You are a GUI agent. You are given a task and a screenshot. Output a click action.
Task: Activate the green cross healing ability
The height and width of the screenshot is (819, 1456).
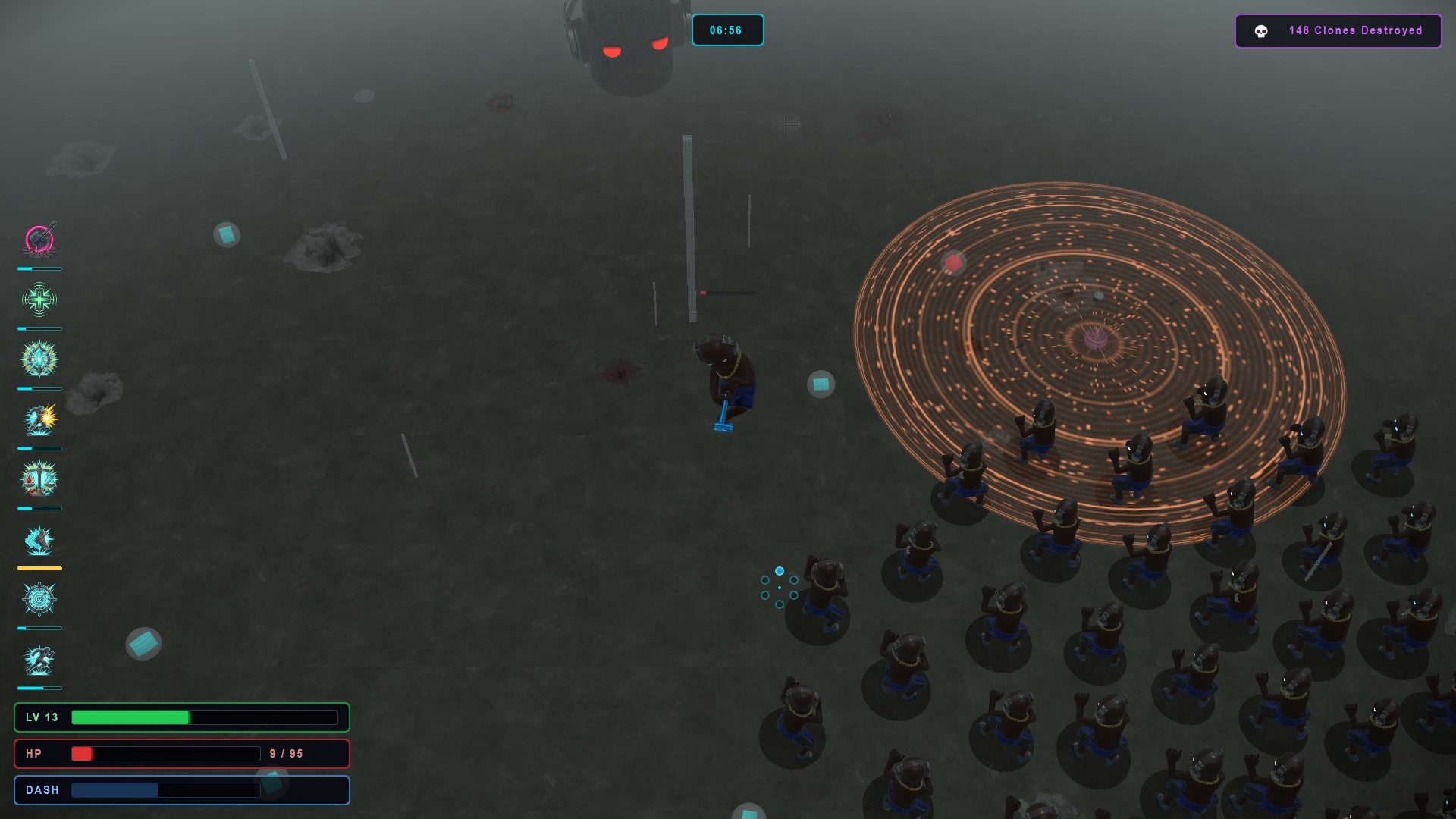click(x=39, y=300)
